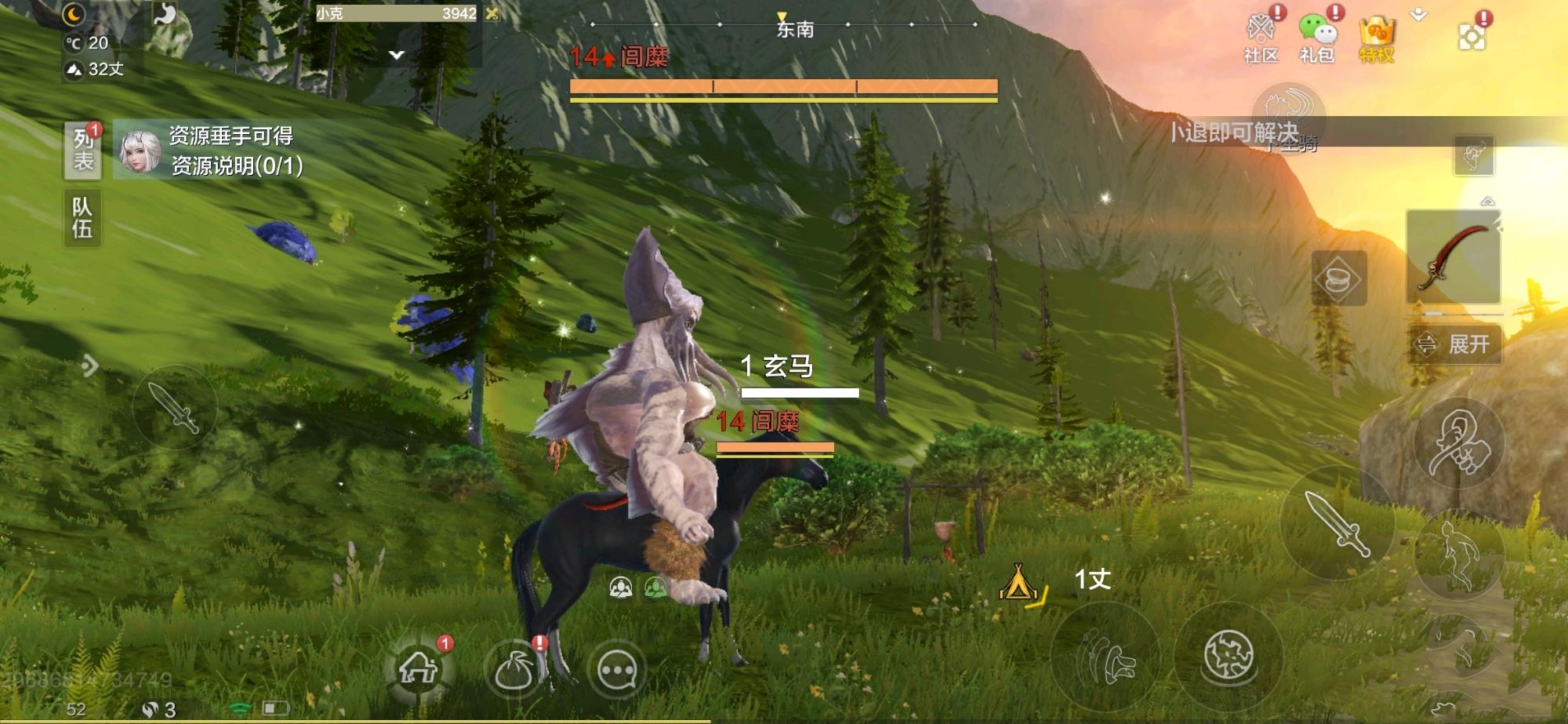Select the red curved blade weapon slot

click(x=1453, y=257)
